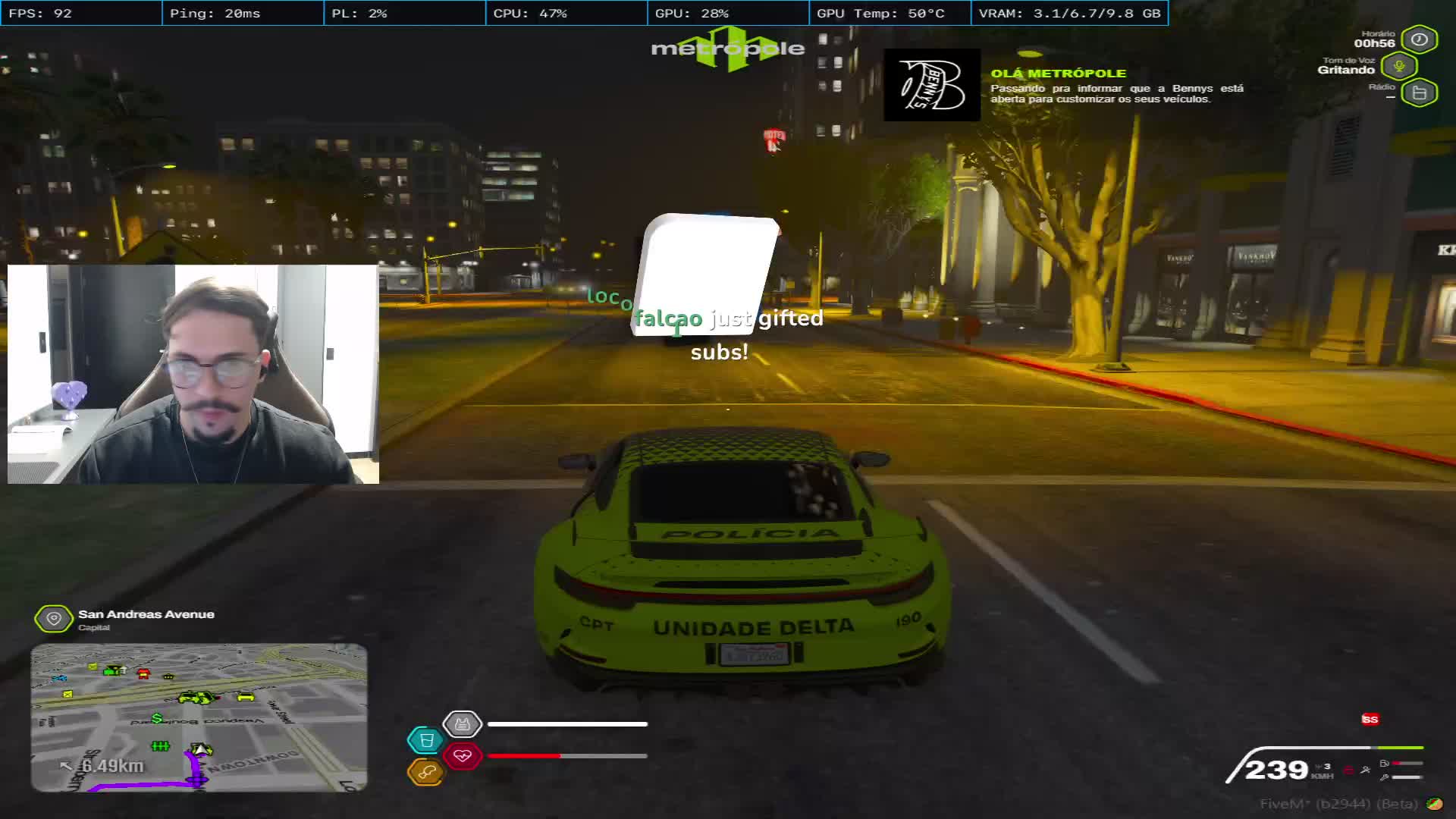
Task: Open the Bennys notification logo
Action: [x=931, y=85]
